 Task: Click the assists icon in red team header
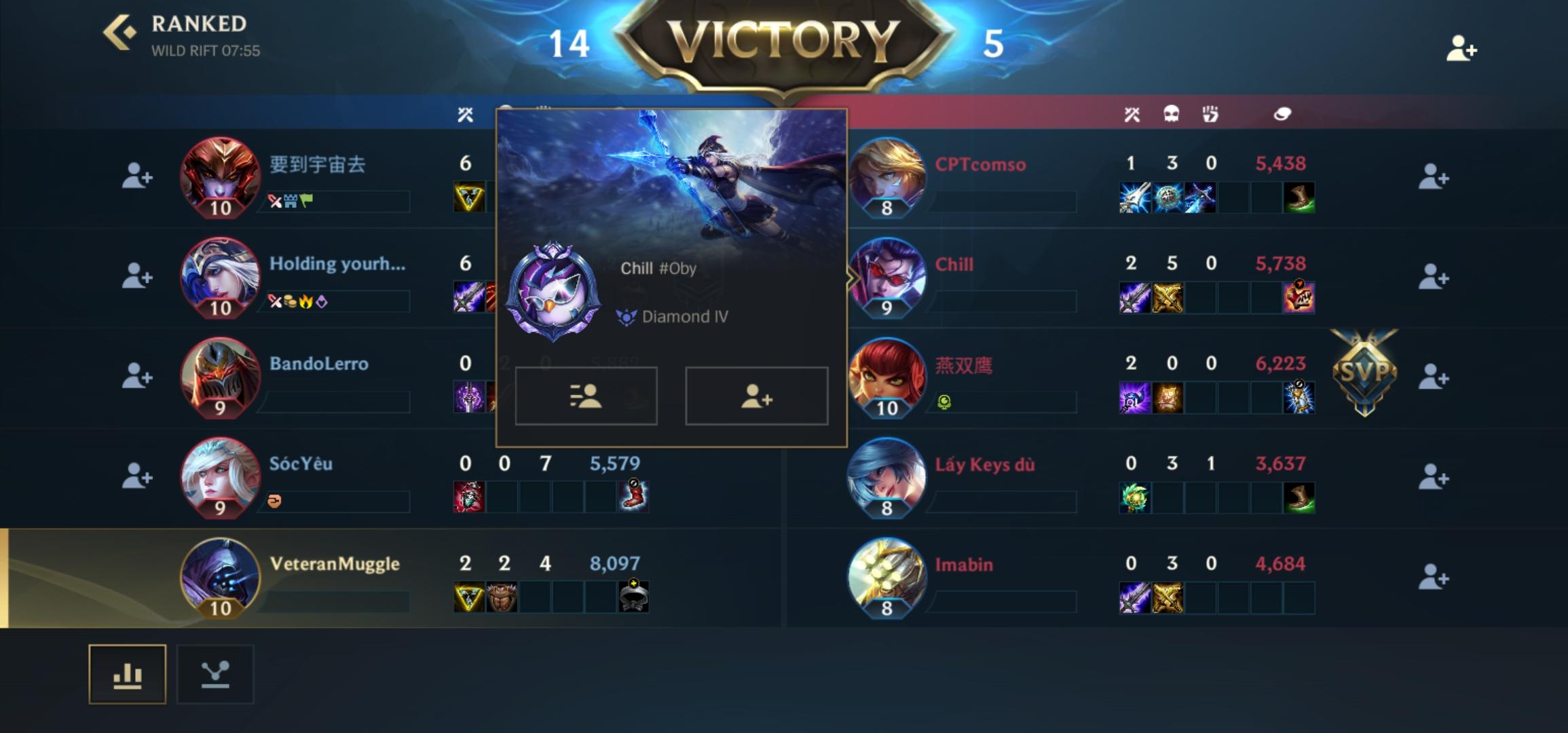tap(1212, 114)
